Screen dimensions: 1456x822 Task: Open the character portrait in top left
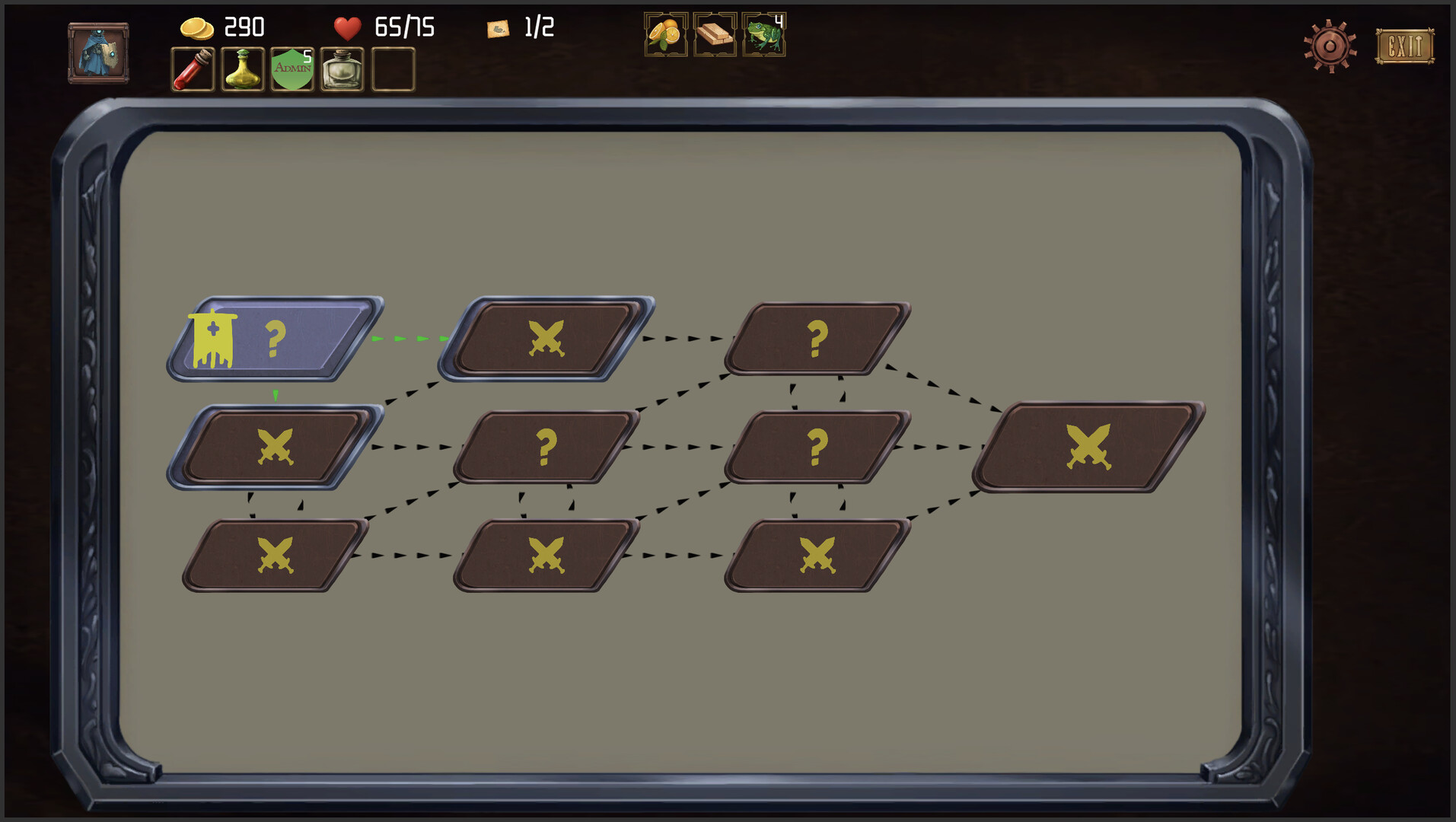(x=97, y=52)
